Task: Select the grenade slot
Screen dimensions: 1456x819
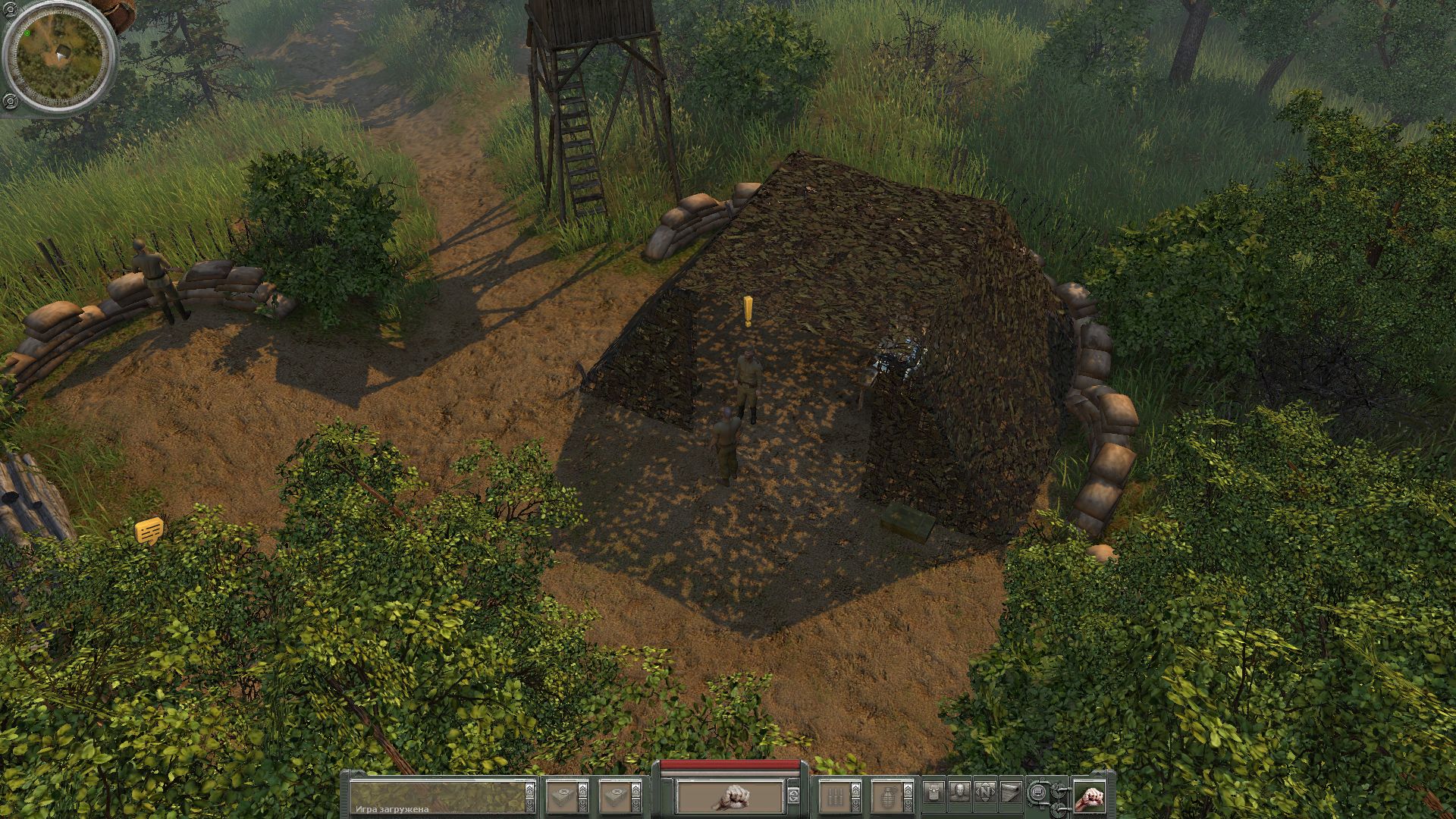Action: pos(886,796)
